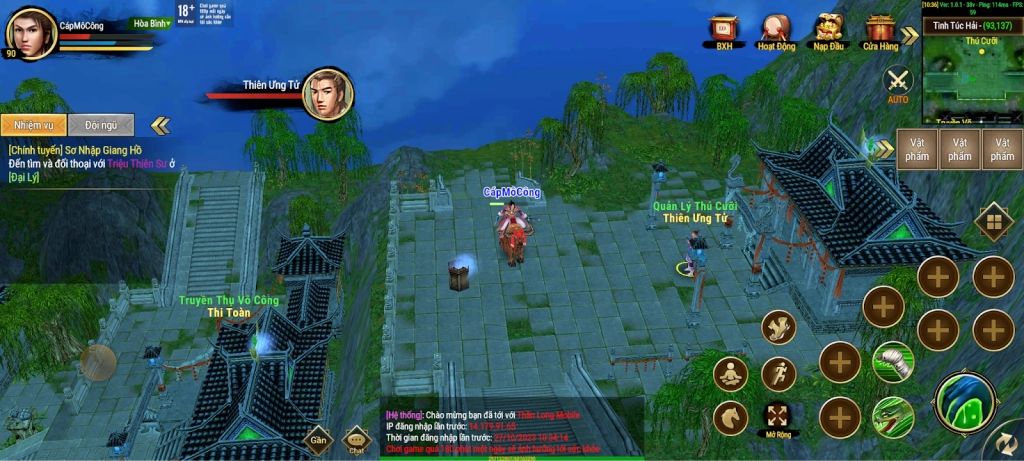Use the green snake head skill
This screenshot has width=1024, height=461.
892,416
